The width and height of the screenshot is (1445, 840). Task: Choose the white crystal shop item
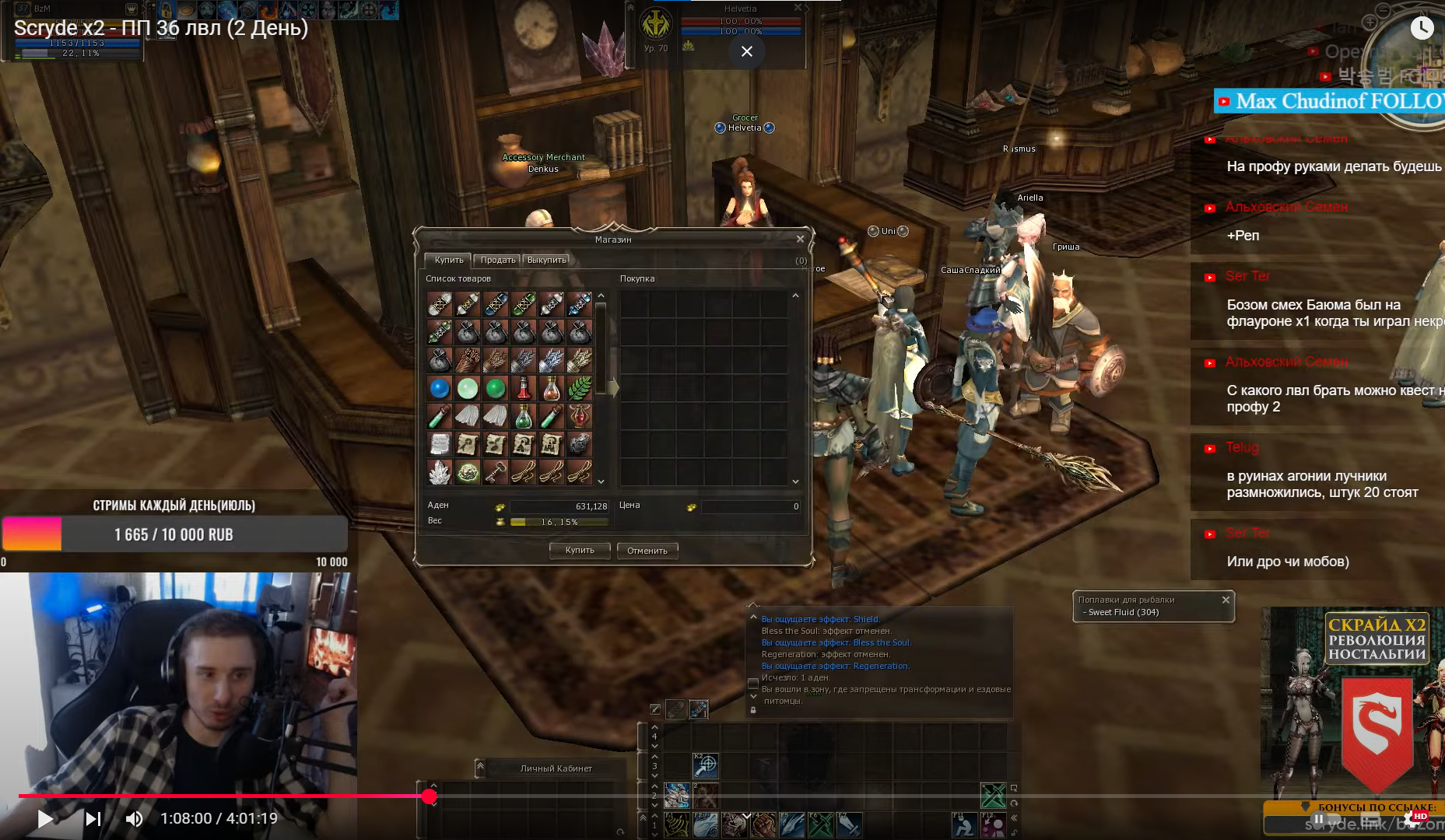point(440,472)
